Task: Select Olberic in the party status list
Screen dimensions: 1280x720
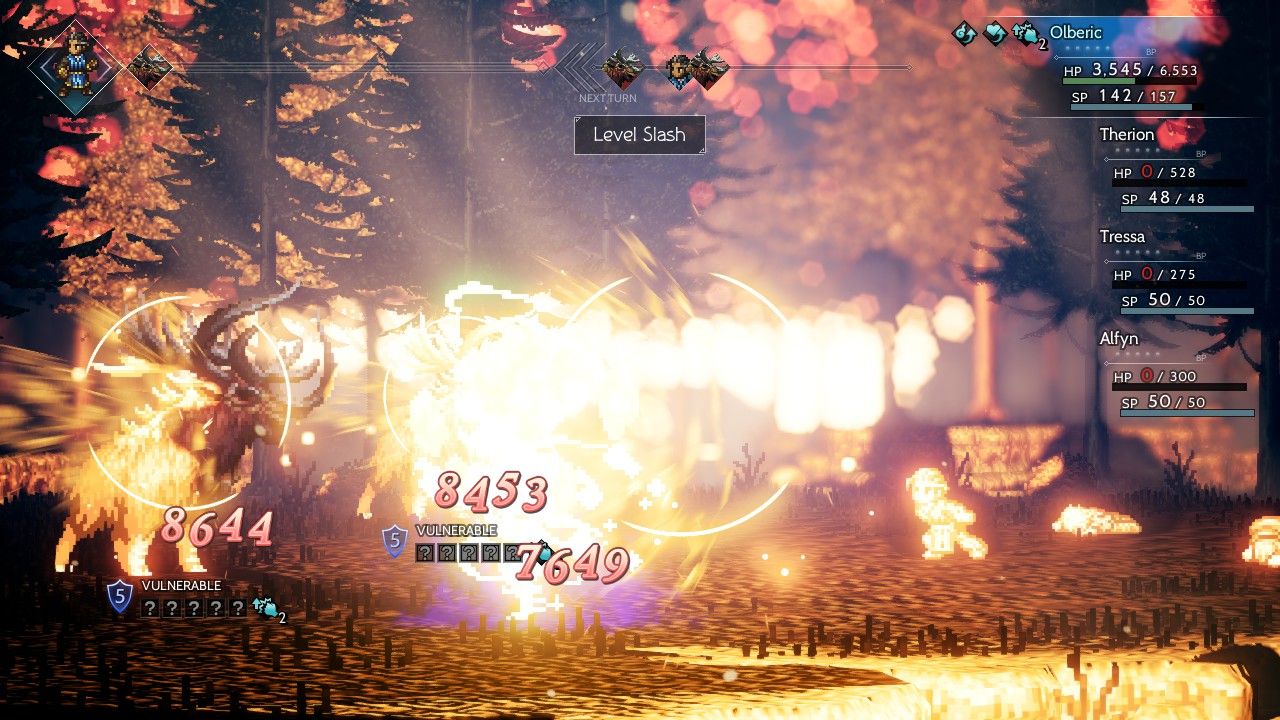Action: click(1075, 33)
